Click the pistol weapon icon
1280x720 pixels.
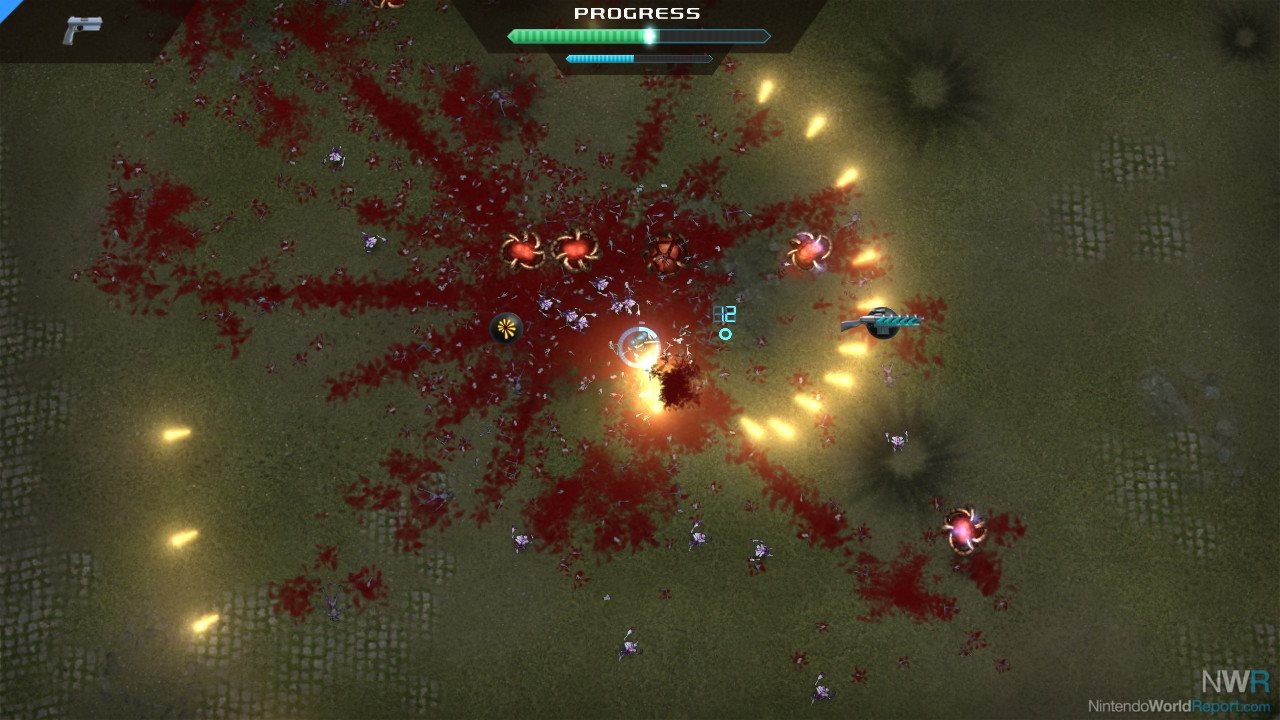81,30
